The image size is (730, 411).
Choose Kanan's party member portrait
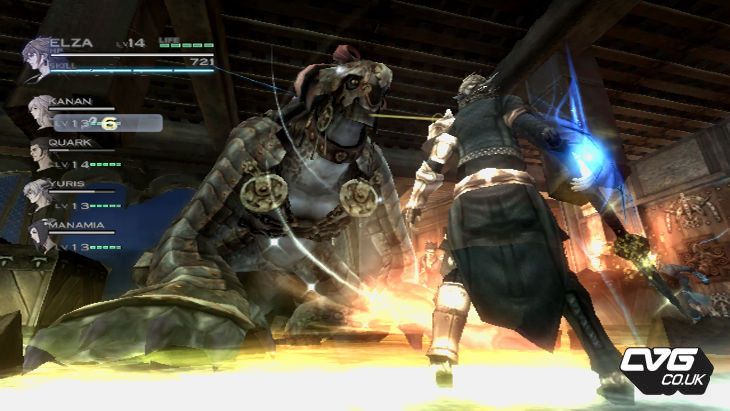point(43,112)
